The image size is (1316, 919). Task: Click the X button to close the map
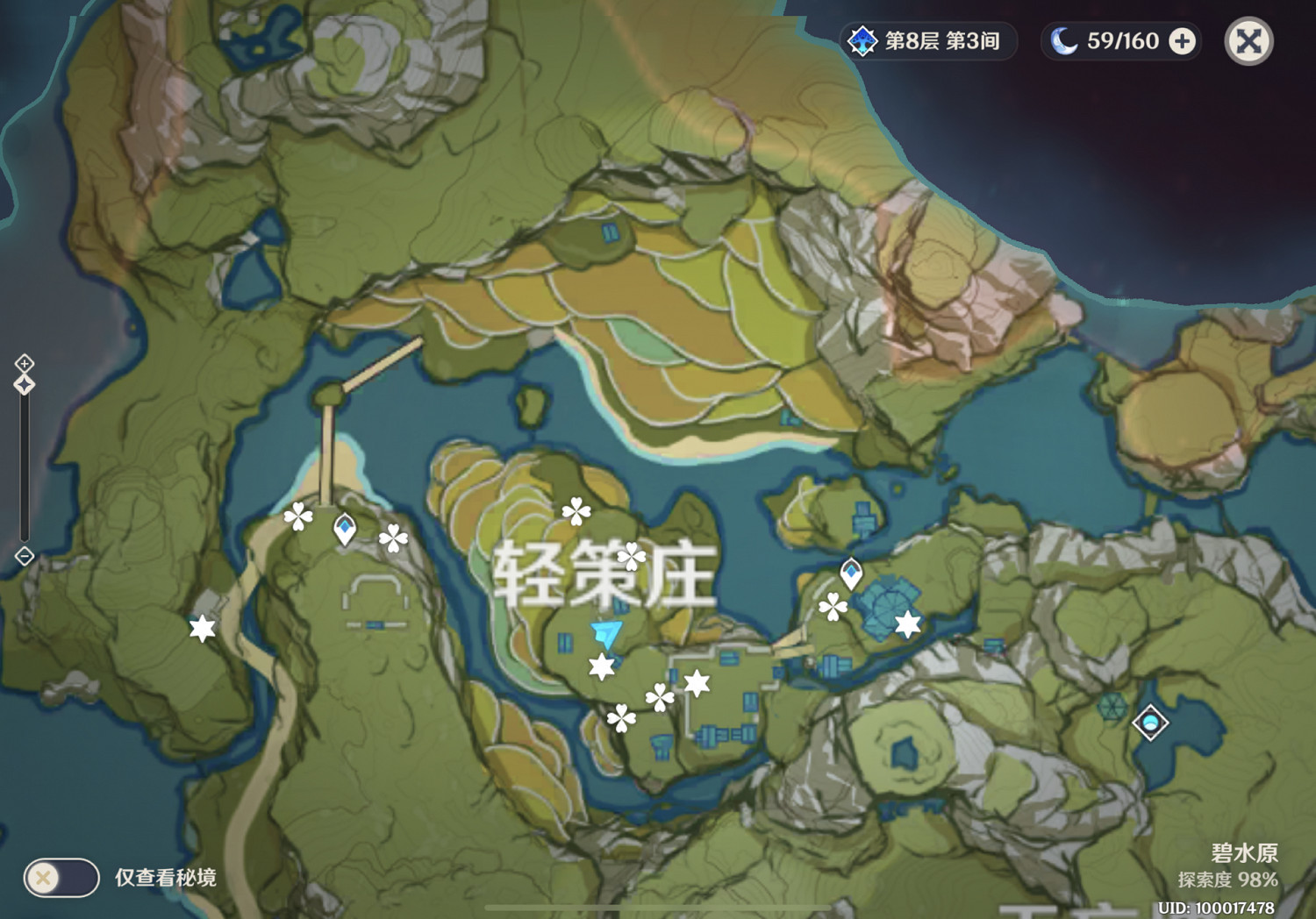(1248, 40)
